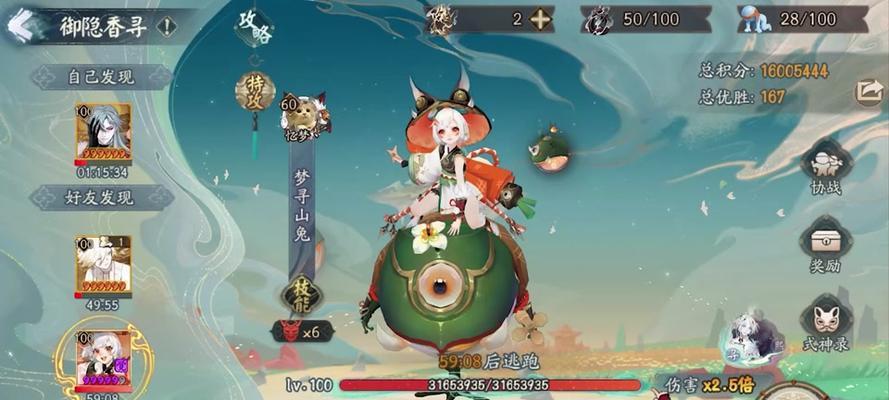This screenshot has width=889, height=400.
Task: Collapse the 自己发现 section header
Action: tap(100, 76)
